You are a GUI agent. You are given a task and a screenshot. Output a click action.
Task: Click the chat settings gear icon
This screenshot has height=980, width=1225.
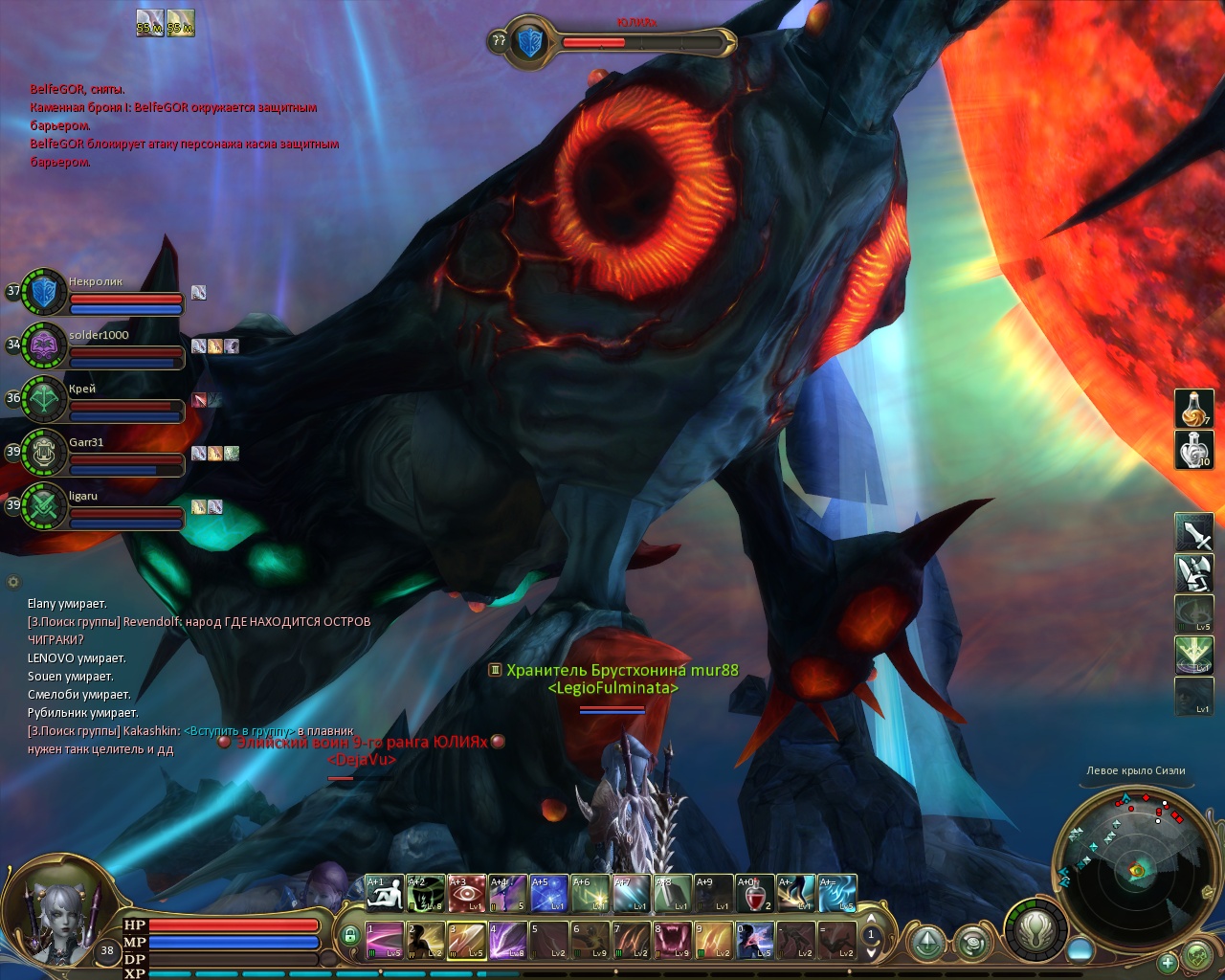click(x=13, y=581)
